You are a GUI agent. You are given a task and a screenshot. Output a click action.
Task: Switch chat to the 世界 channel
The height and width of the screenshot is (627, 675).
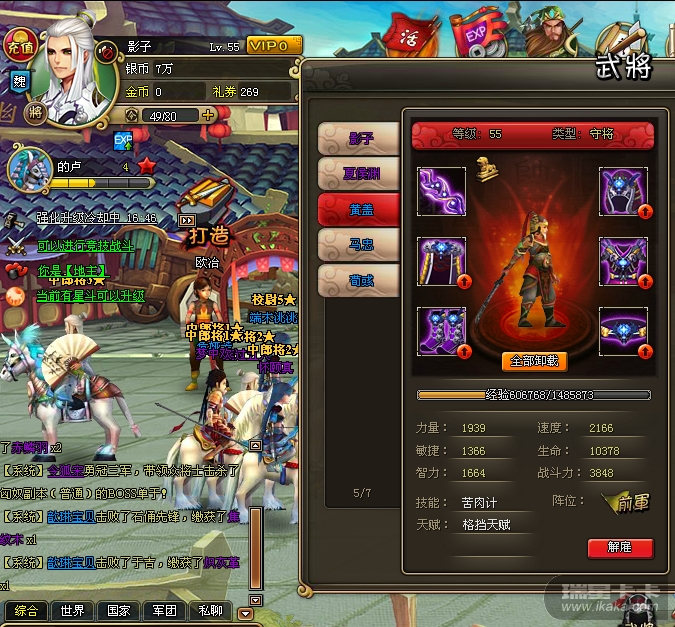point(72,610)
